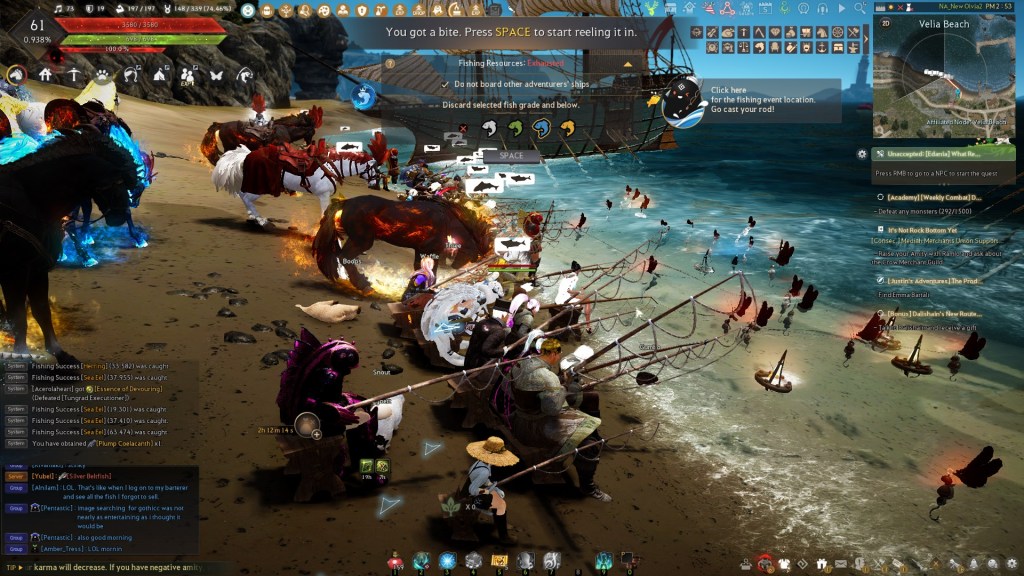Choose the orange fish grade discard icon
Viewport: 1024px width, 576px height.
point(567,128)
